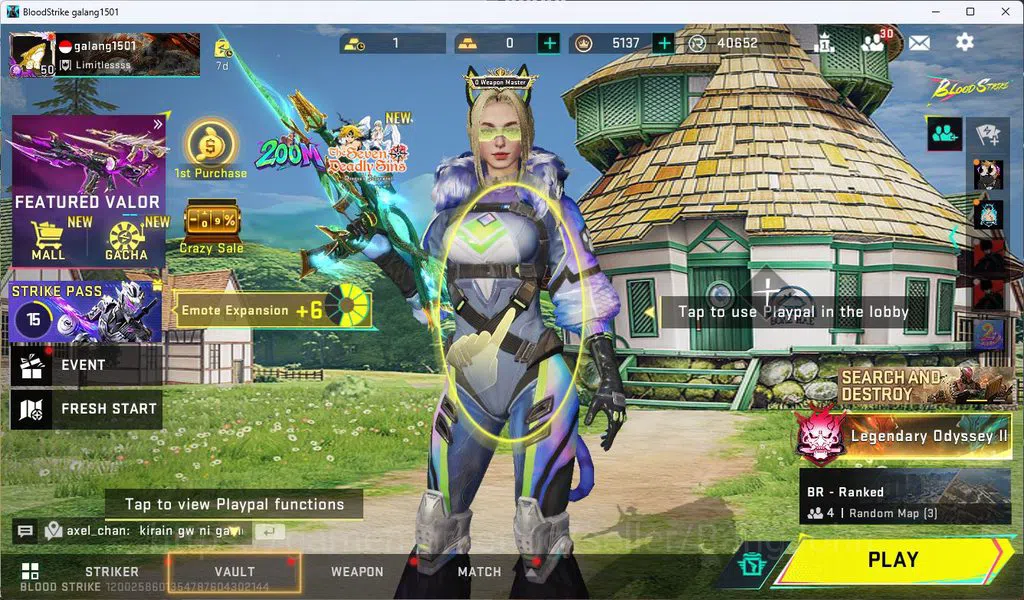Image resolution: width=1024 pixels, height=600 pixels.
Task: View the Strike Pass panel
Action: pyautogui.click(x=86, y=312)
